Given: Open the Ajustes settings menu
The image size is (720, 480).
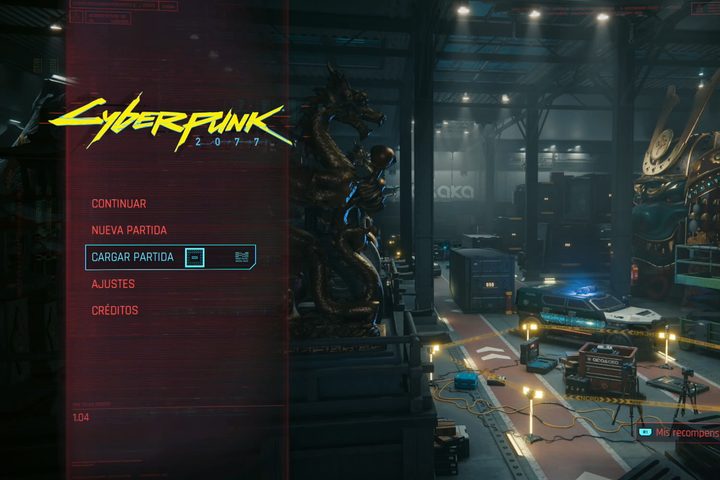Looking at the screenshot, I should pos(113,284).
